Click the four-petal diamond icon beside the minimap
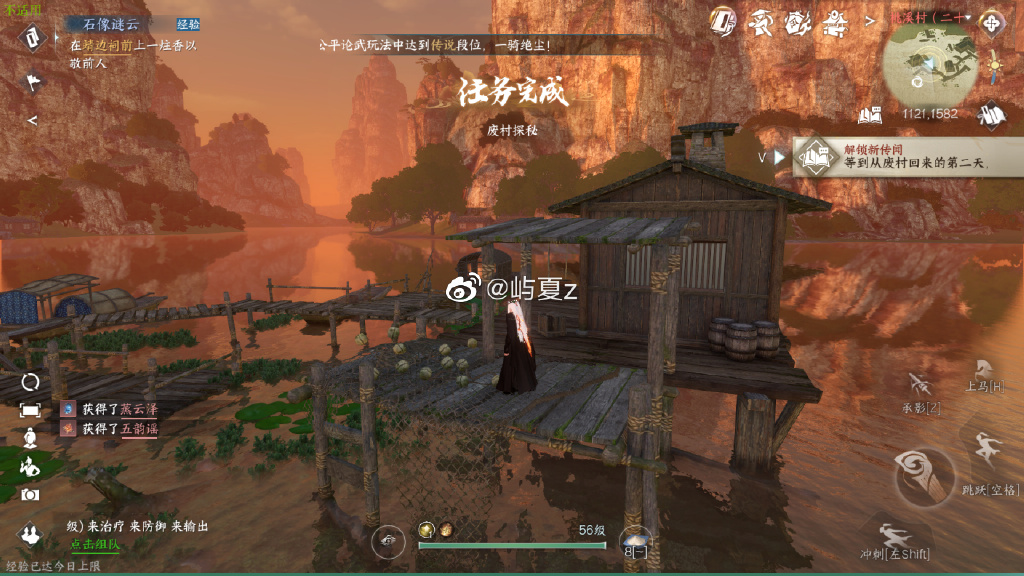This screenshot has width=1024, height=576. [991, 24]
